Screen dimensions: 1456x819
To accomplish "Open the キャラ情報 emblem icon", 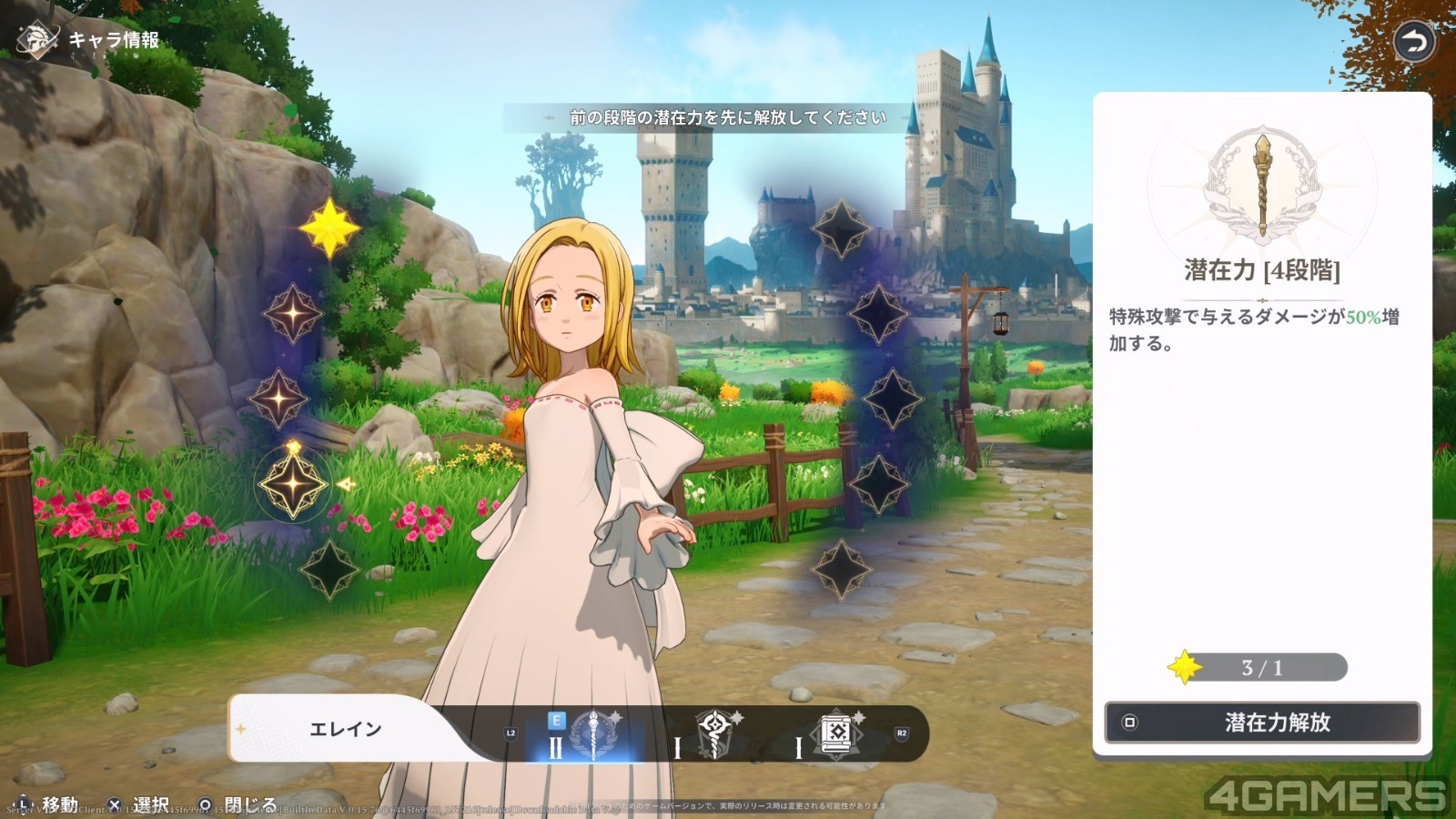I will pos(37,39).
